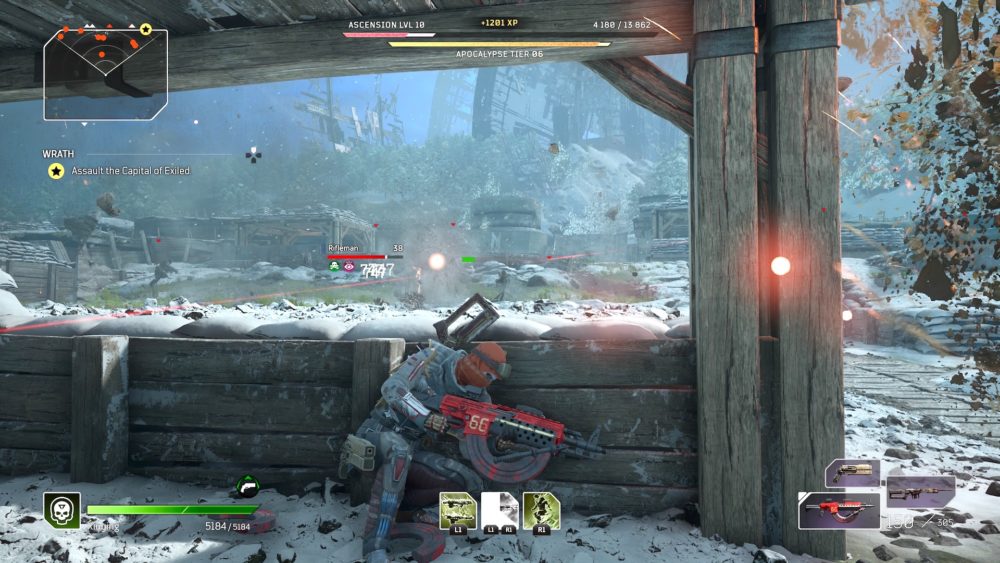
Task: Select the green gun buff status icon
Action: 248,487
